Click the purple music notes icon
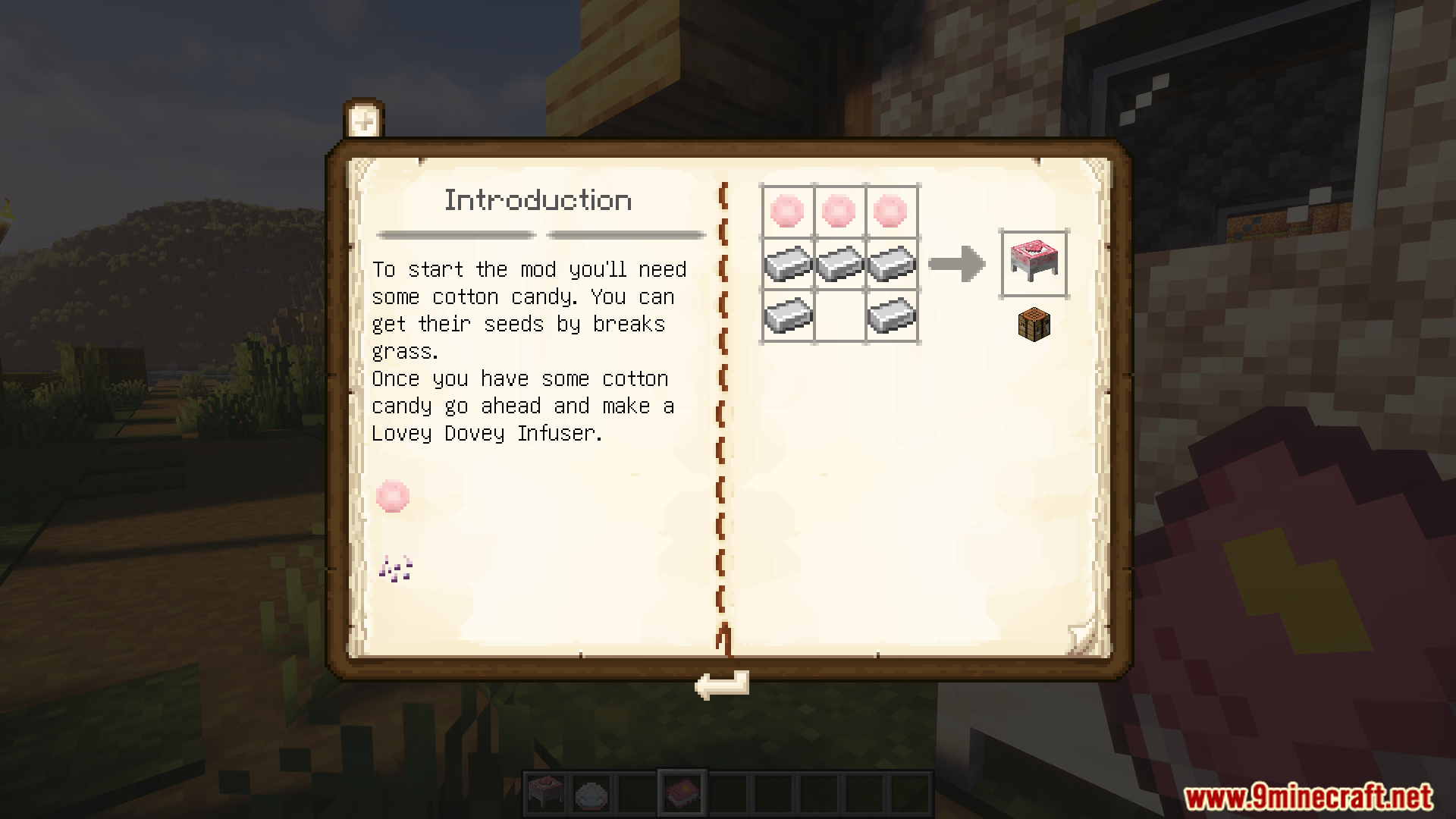 [395, 568]
